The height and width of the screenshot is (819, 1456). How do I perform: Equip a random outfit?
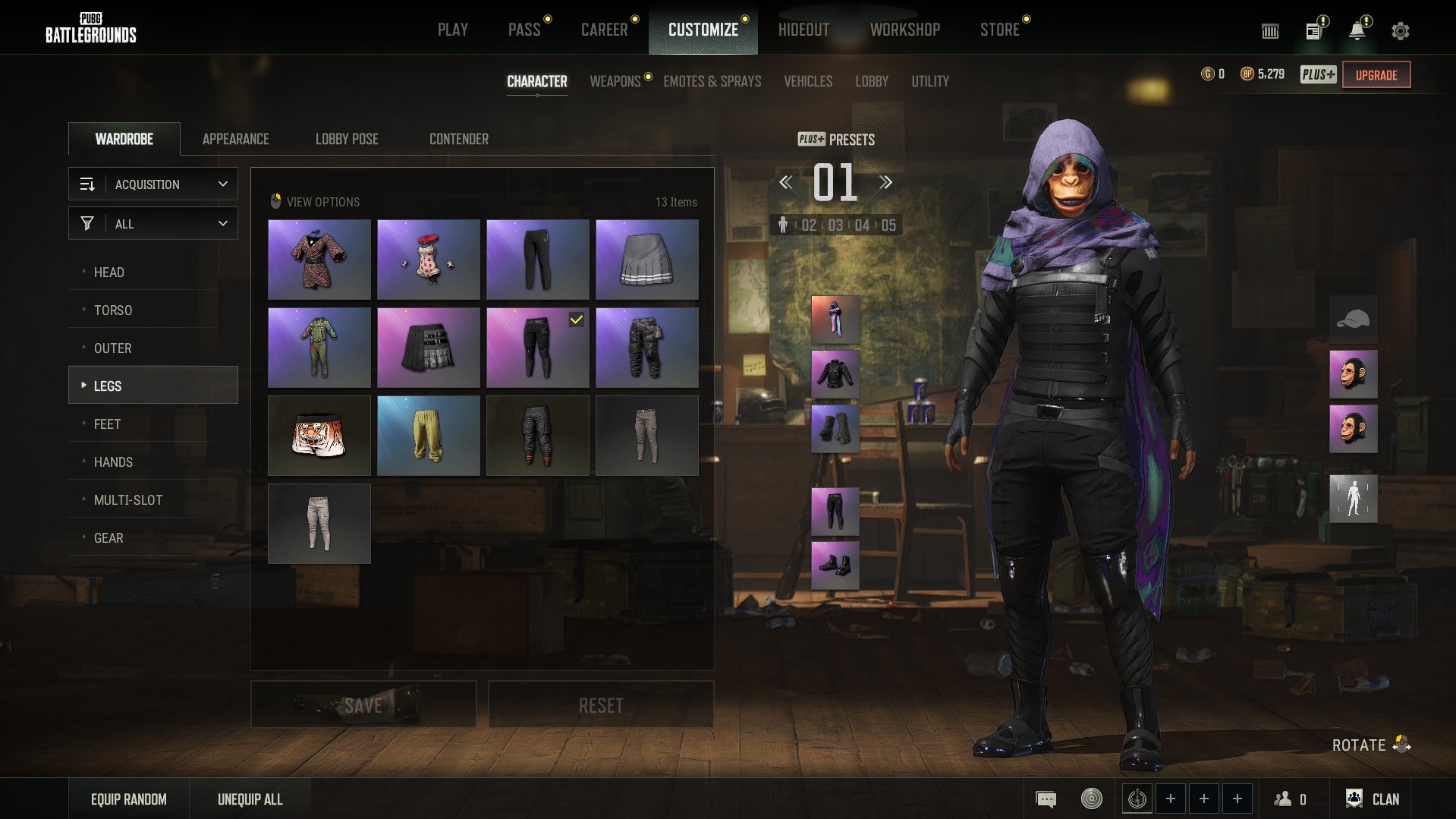[129, 799]
